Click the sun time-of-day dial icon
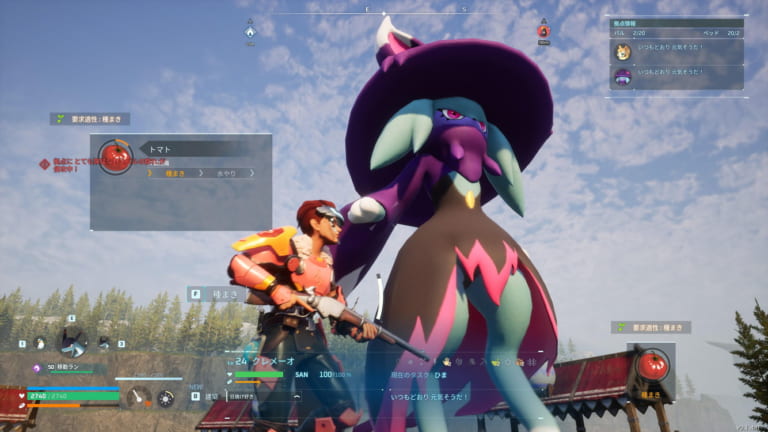The image size is (768, 432). [166, 398]
